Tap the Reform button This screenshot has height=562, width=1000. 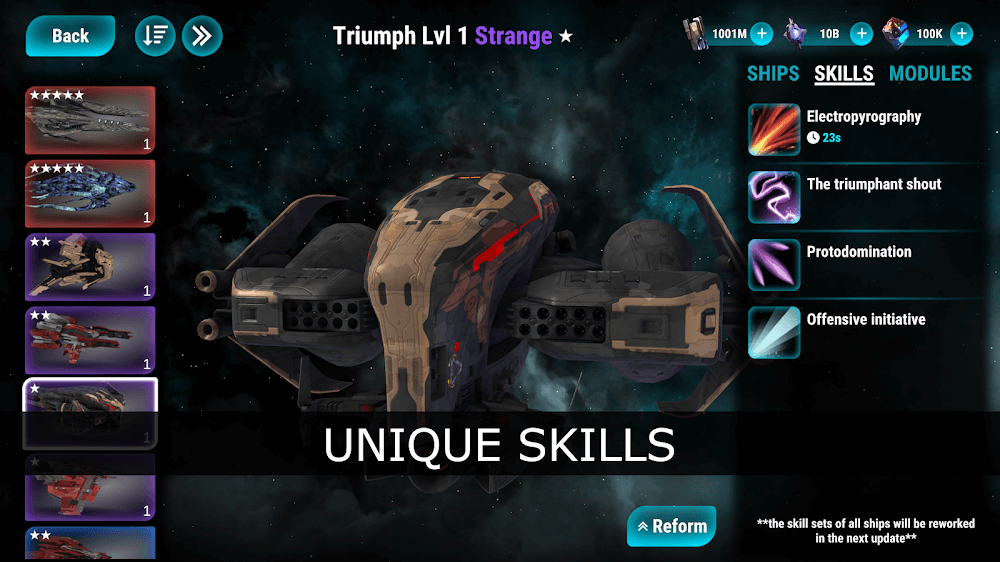point(671,526)
